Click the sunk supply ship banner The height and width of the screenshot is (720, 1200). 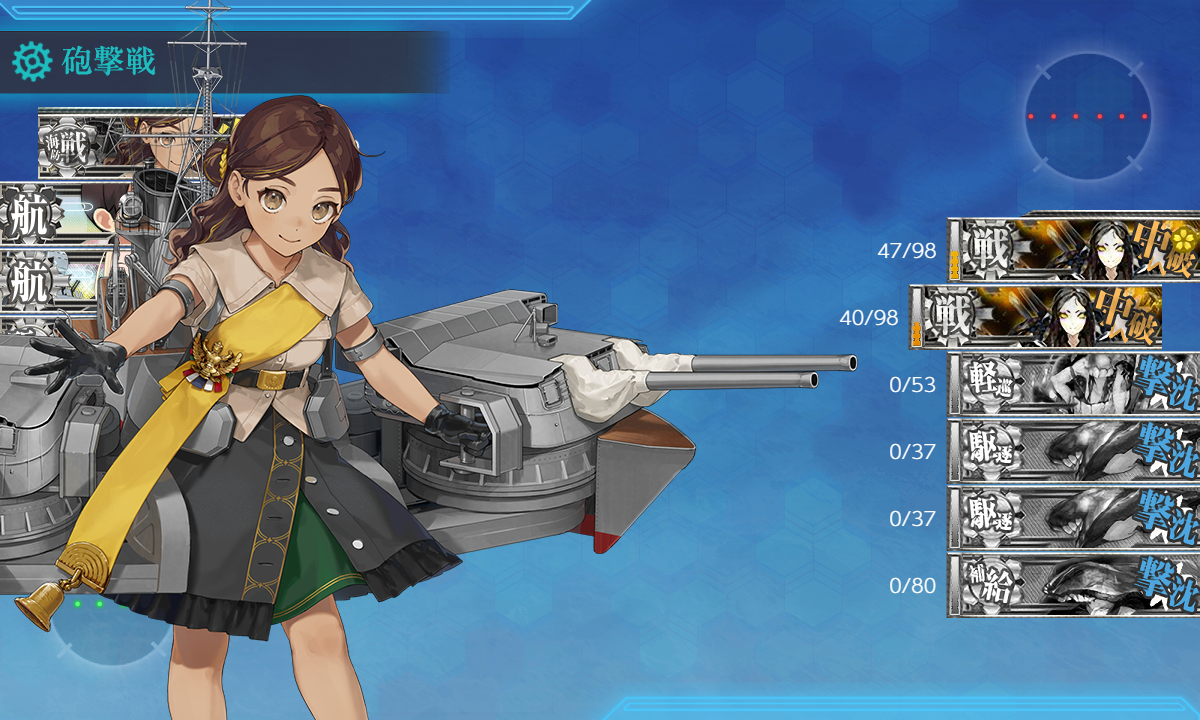pyautogui.click(x=1072, y=585)
